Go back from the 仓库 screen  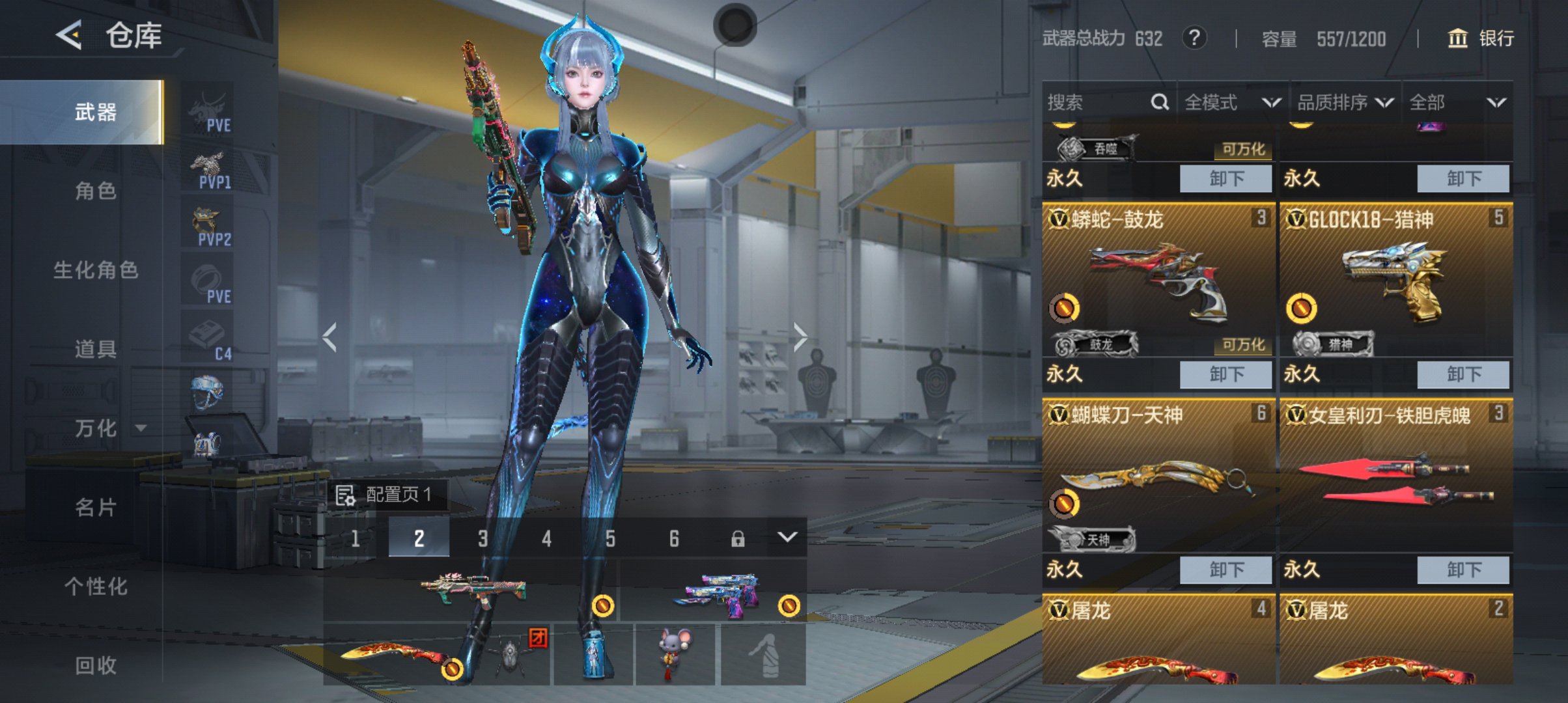point(69,34)
